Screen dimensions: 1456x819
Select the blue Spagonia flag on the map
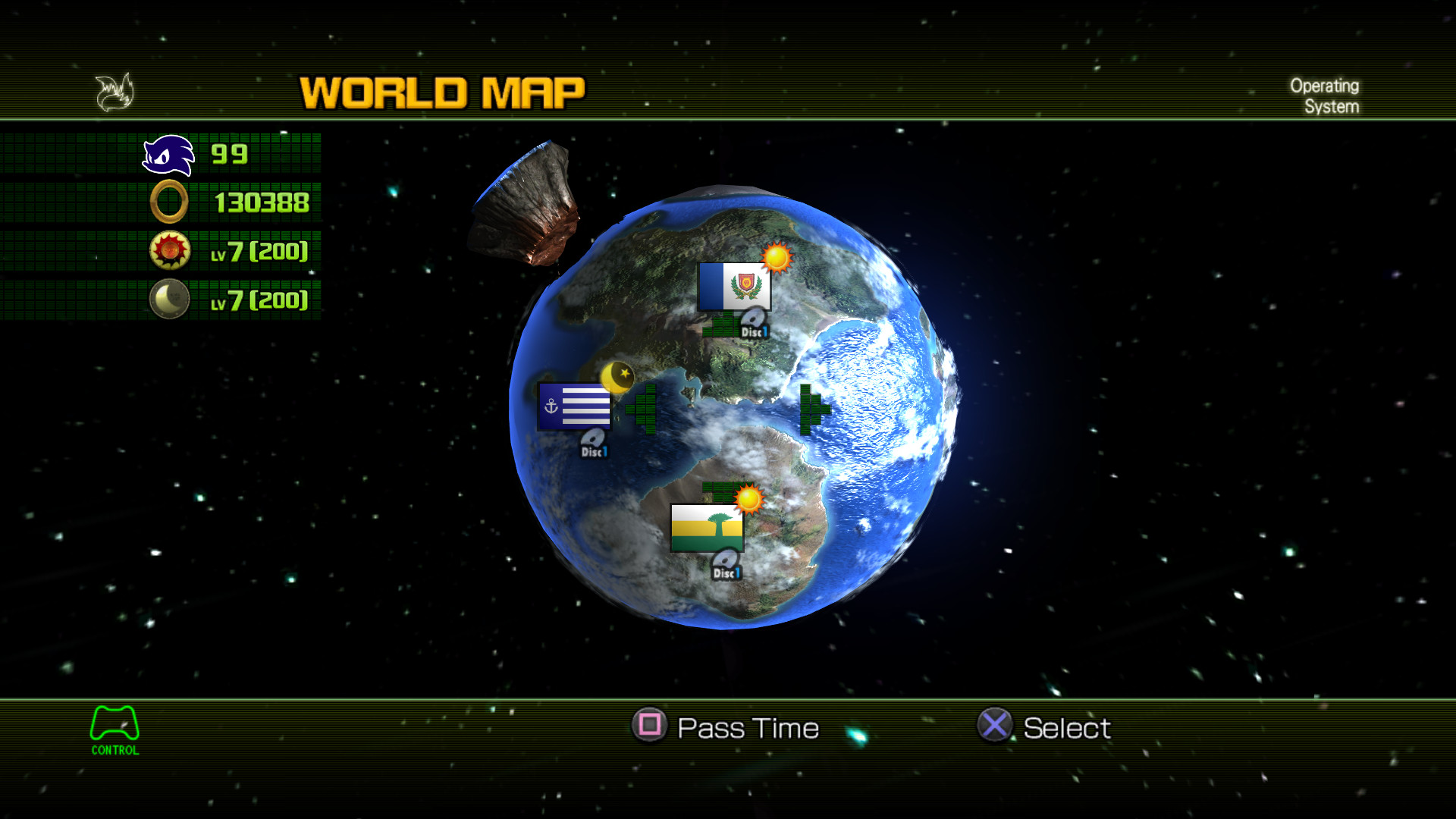pos(733,287)
